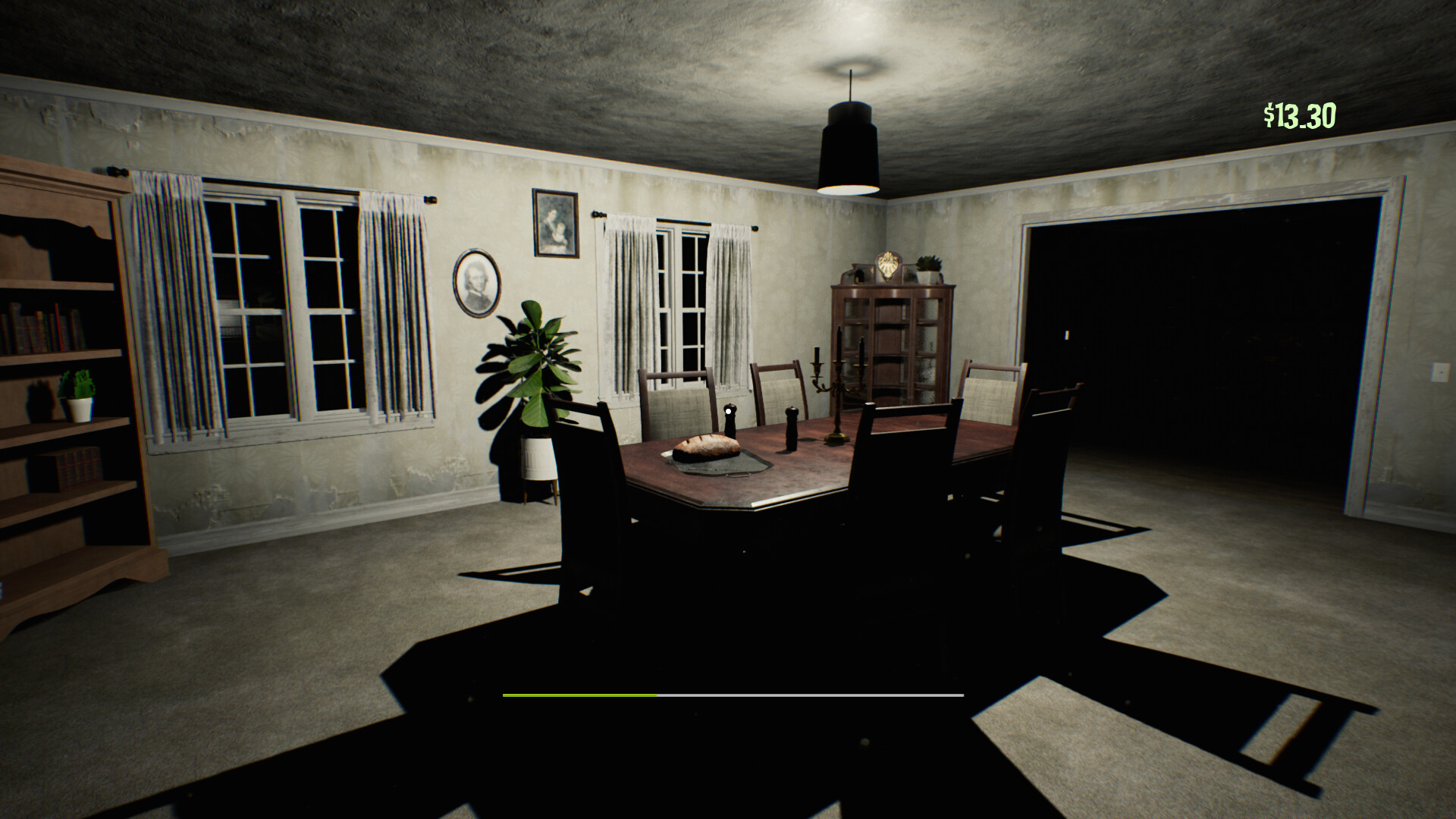Click the $13.30 money counter
Viewport: 1456px width, 819px height.
pos(1299,114)
